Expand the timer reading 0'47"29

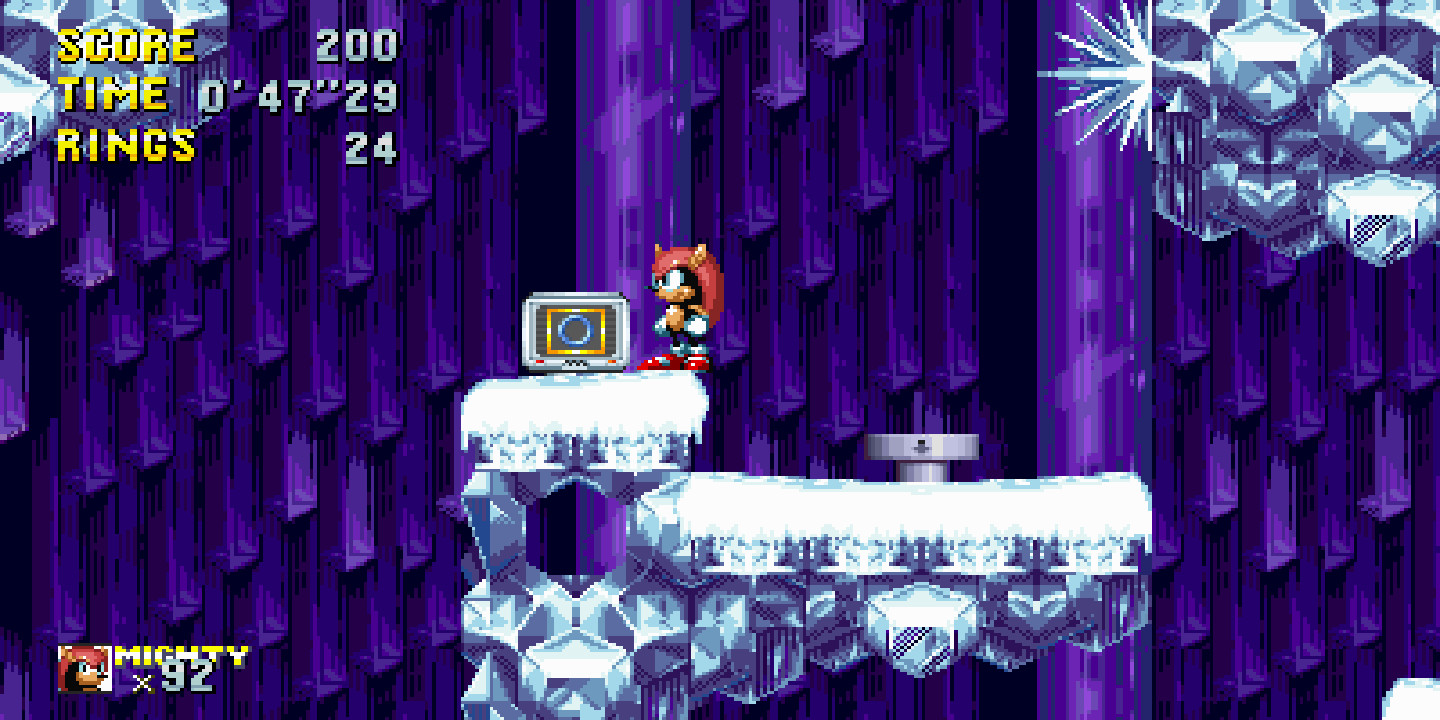coord(300,96)
